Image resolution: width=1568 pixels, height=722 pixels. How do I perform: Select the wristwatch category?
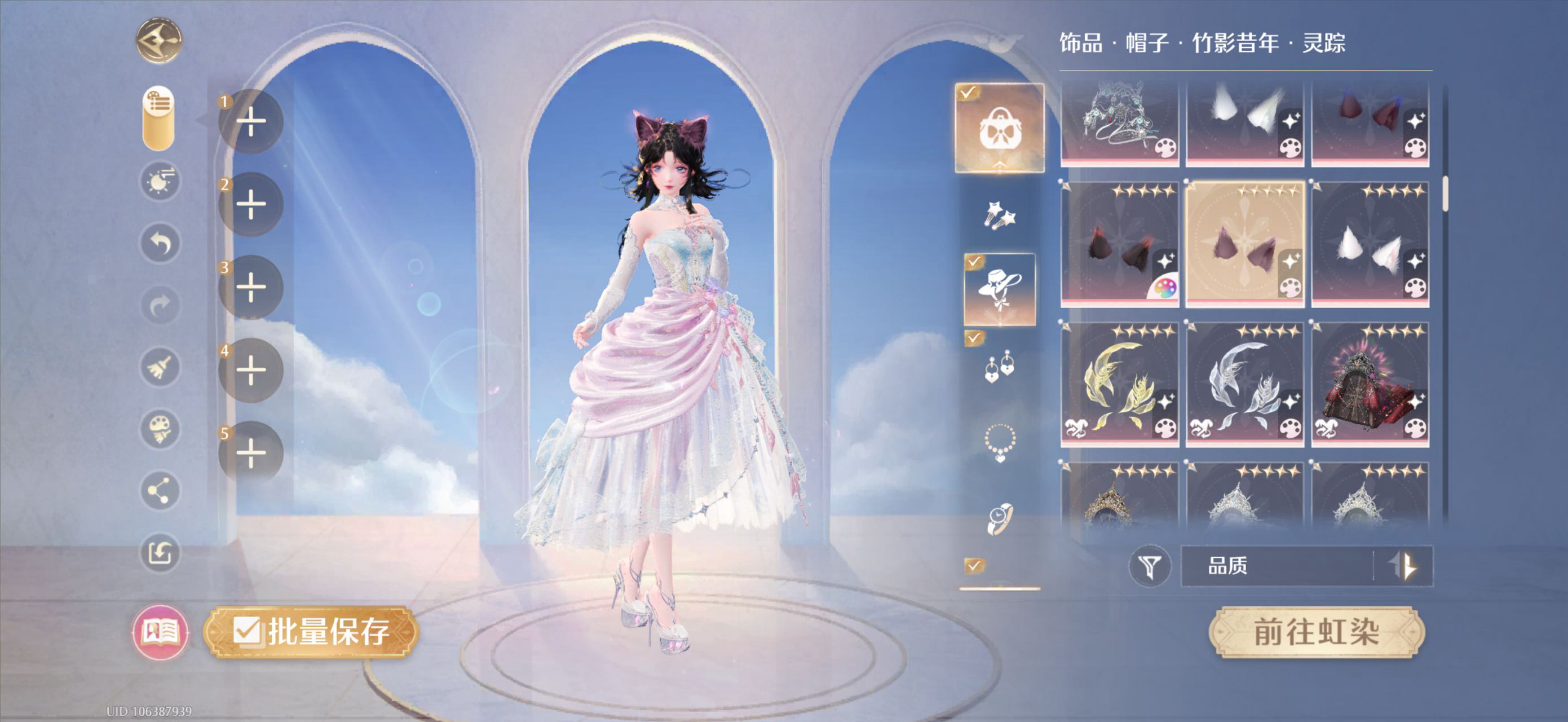[x=1000, y=519]
